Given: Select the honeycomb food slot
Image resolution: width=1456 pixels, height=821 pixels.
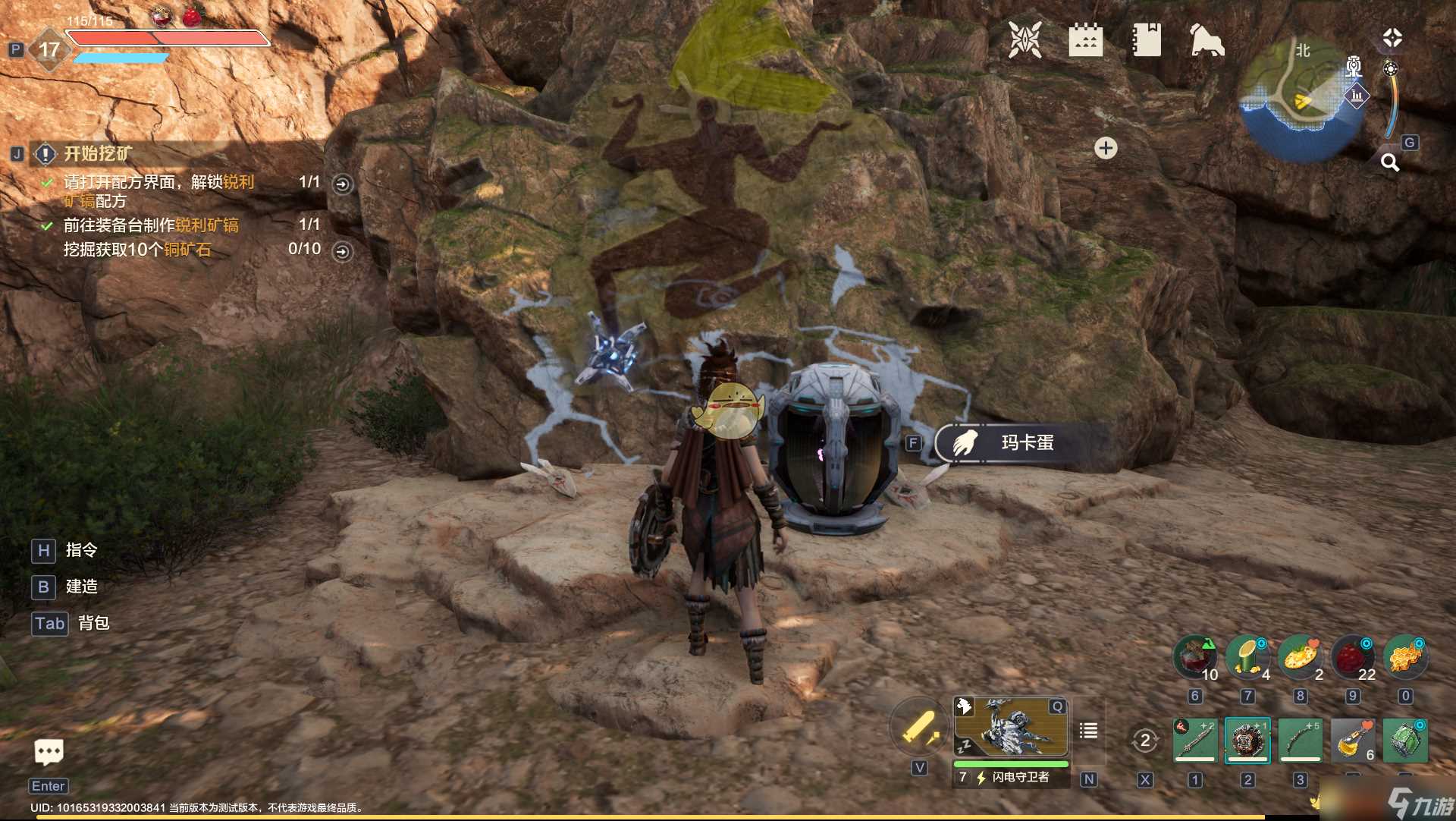Looking at the screenshot, I should coord(1405,657).
